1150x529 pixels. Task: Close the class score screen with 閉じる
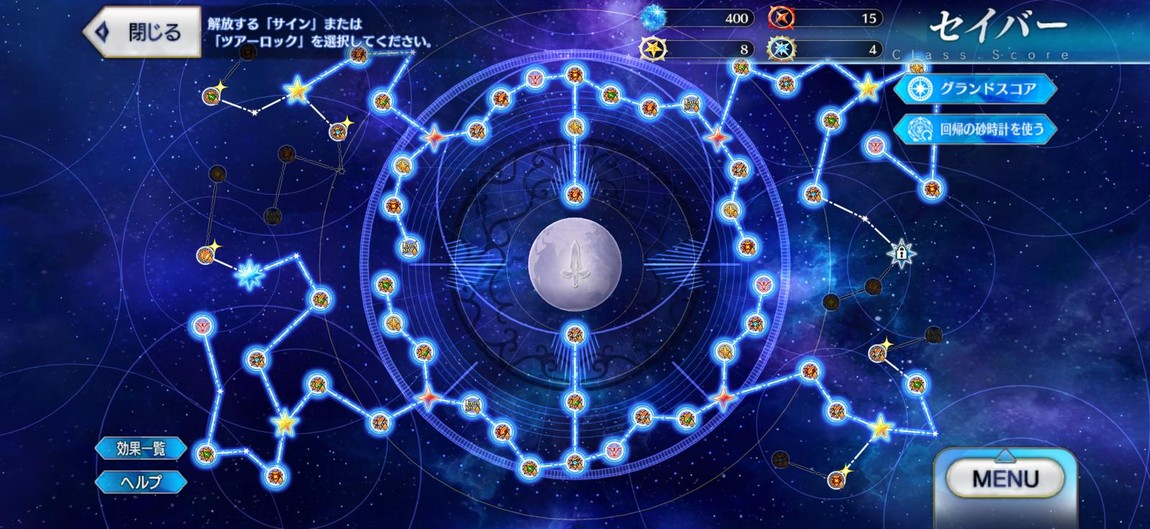pyautogui.click(x=141, y=32)
